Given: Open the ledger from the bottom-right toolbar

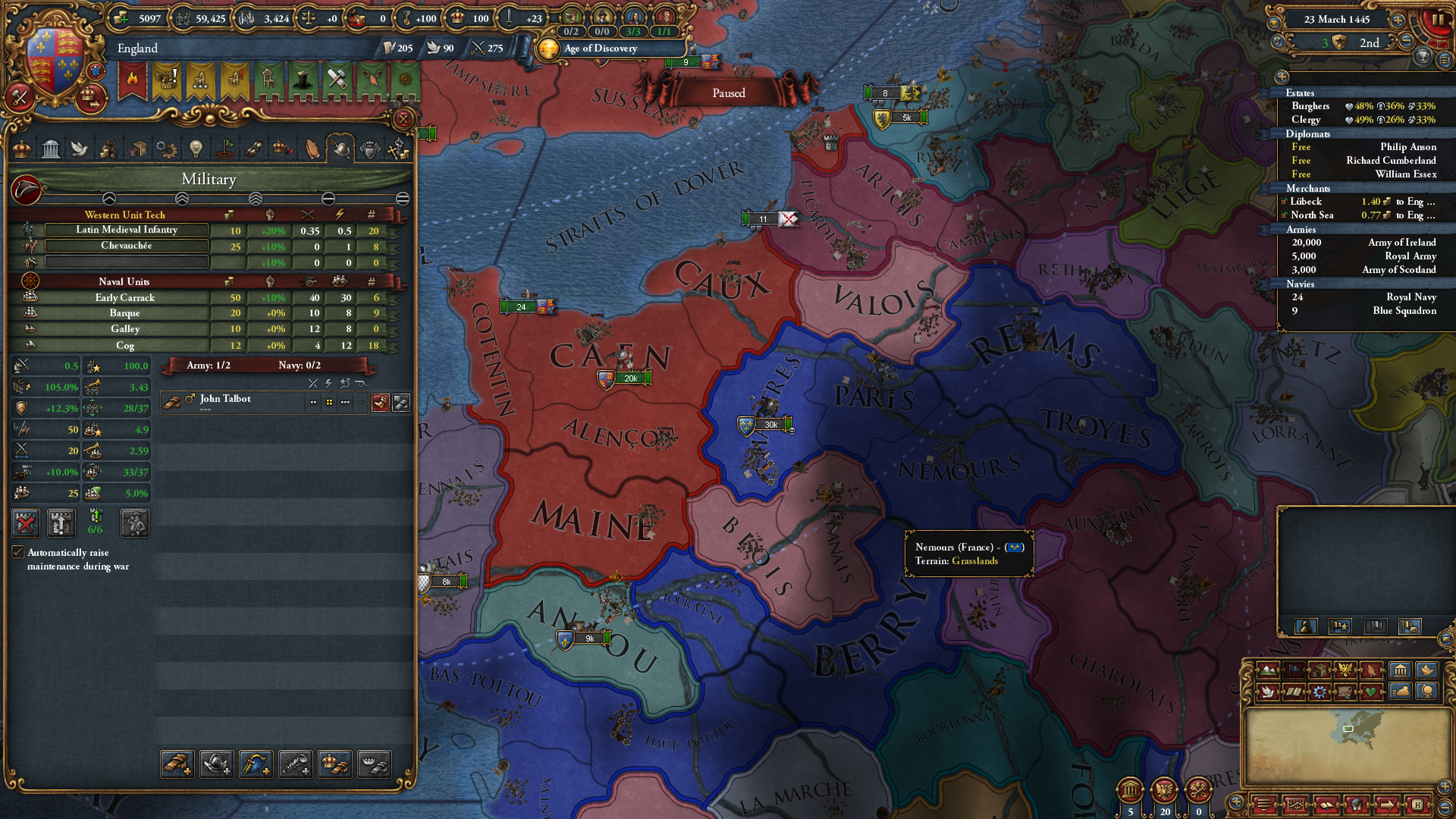Looking at the screenshot, I should (1297, 804).
